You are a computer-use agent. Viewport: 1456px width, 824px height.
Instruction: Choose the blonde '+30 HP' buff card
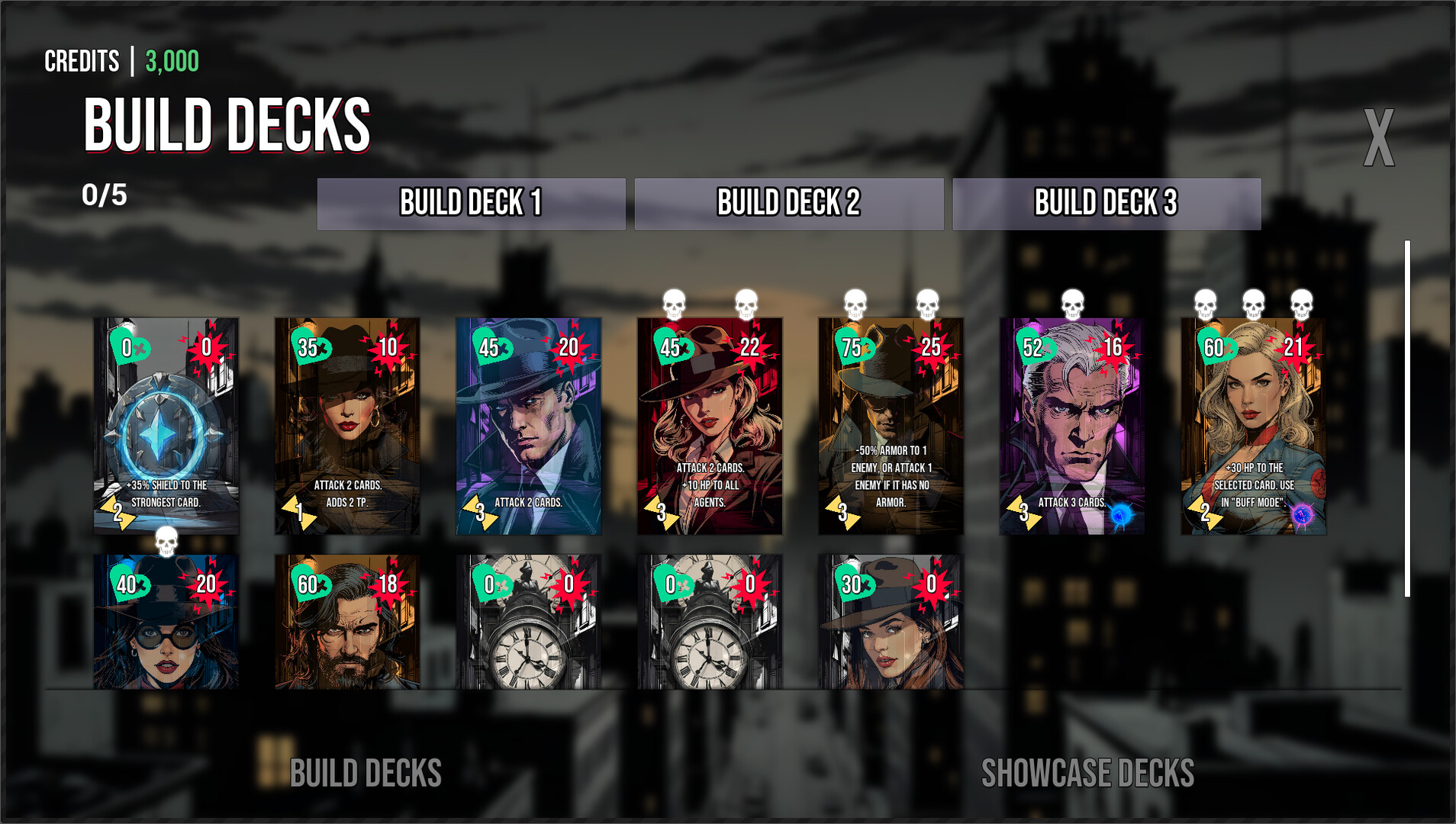point(1253,426)
